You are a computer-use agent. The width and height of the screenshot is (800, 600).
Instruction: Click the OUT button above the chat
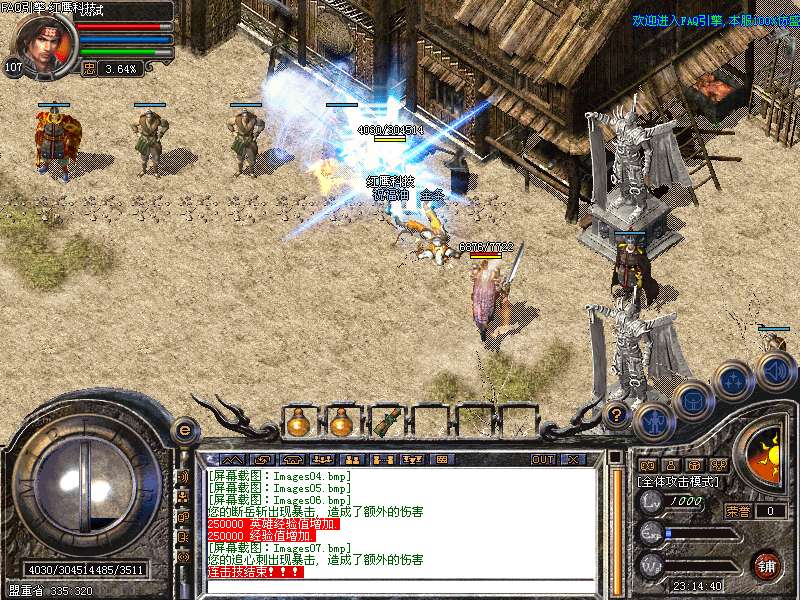click(x=543, y=459)
